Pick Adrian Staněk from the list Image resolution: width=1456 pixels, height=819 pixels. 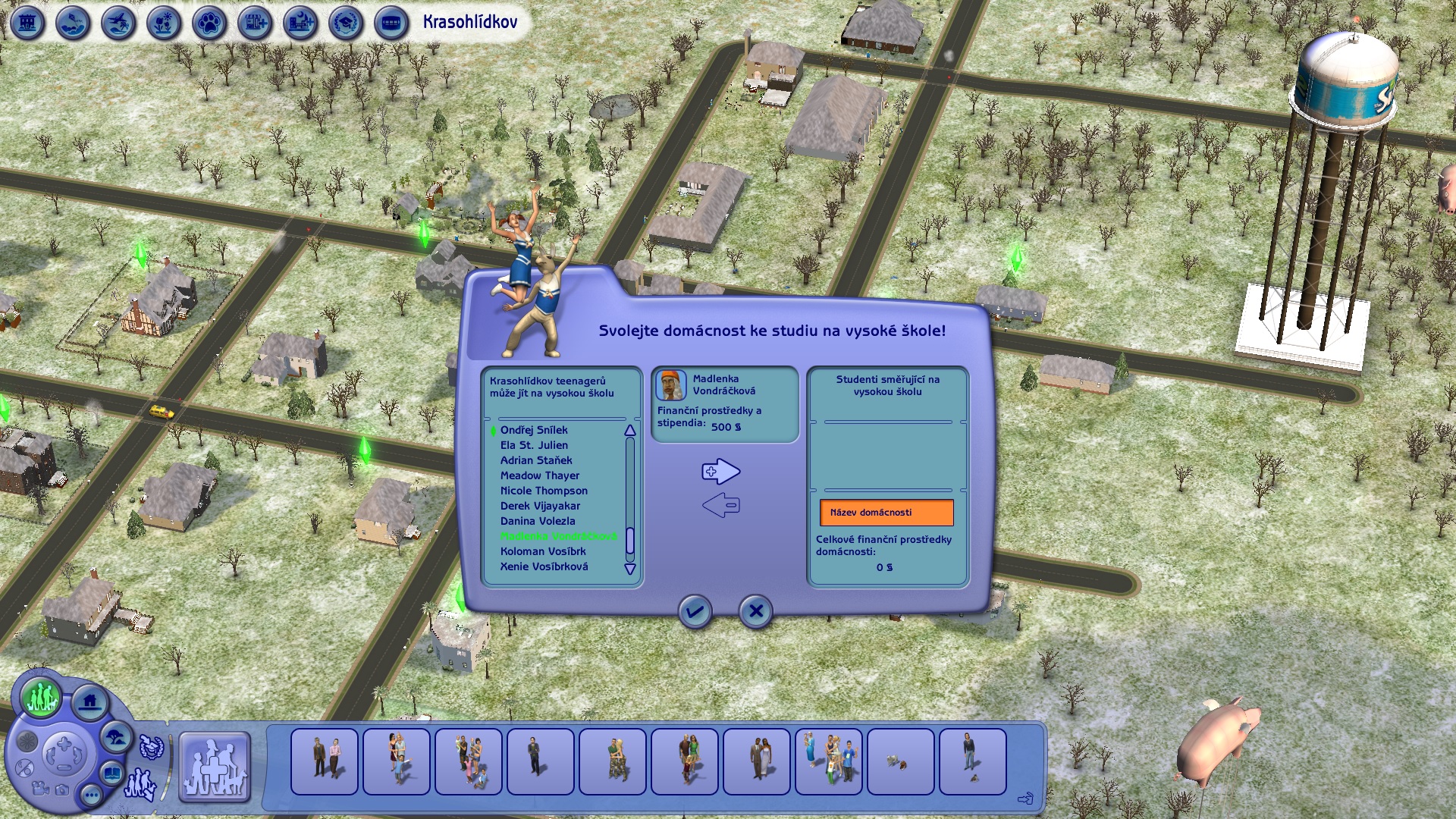tap(536, 460)
